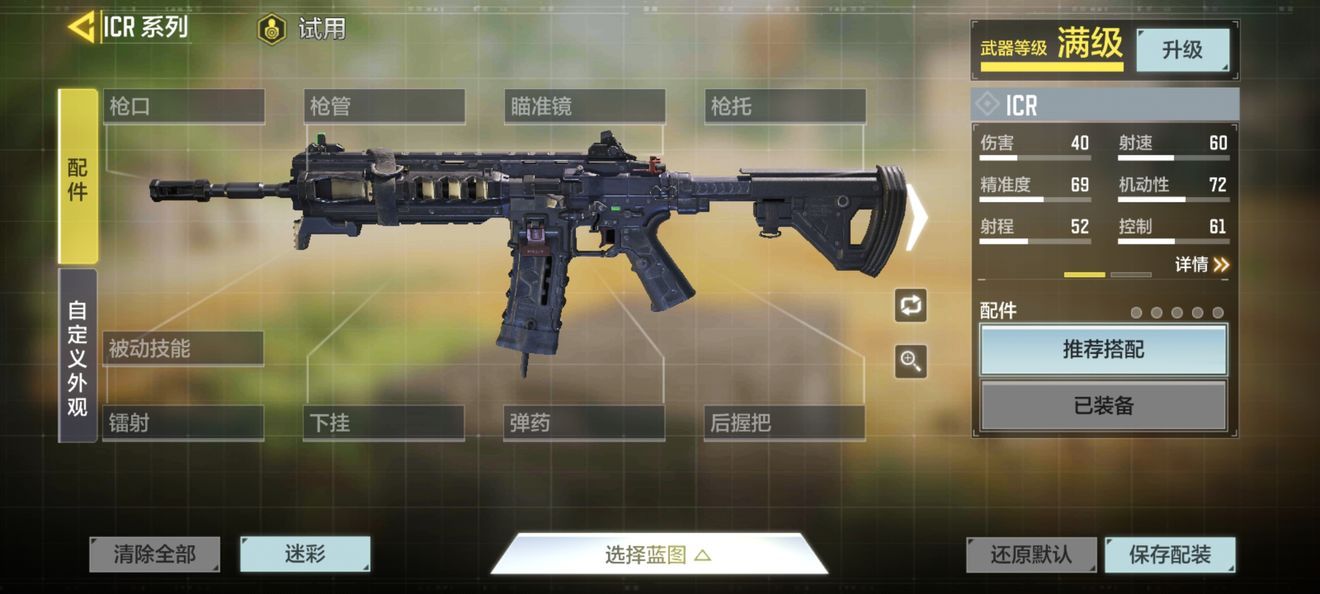Open the 弹药 ammunition slot
1320x594 pixels.
585,423
